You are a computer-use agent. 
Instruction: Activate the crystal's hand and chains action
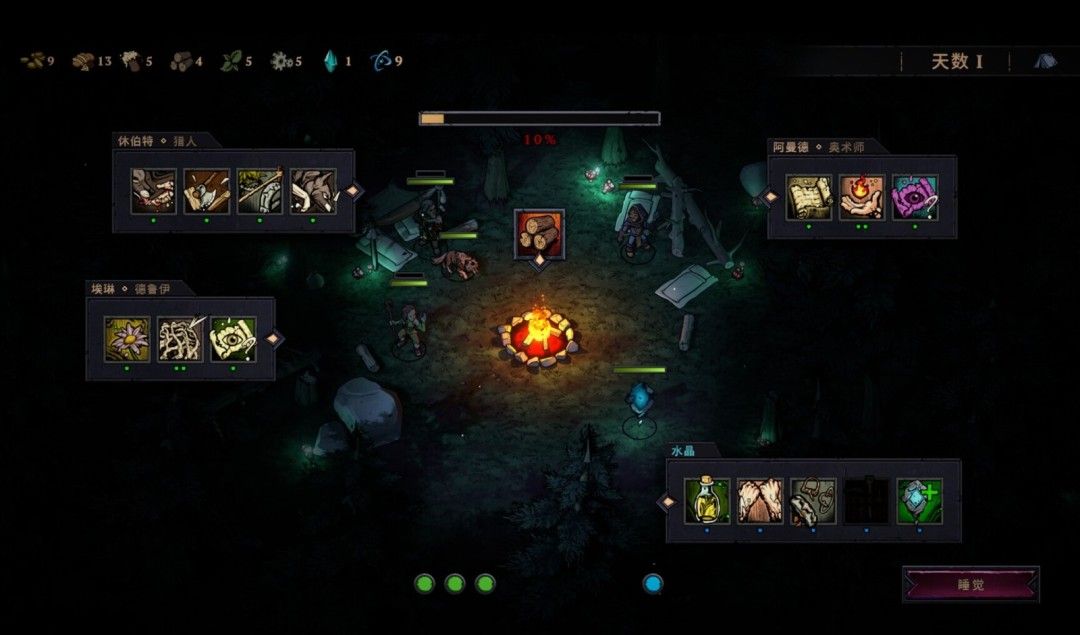coord(813,501)
